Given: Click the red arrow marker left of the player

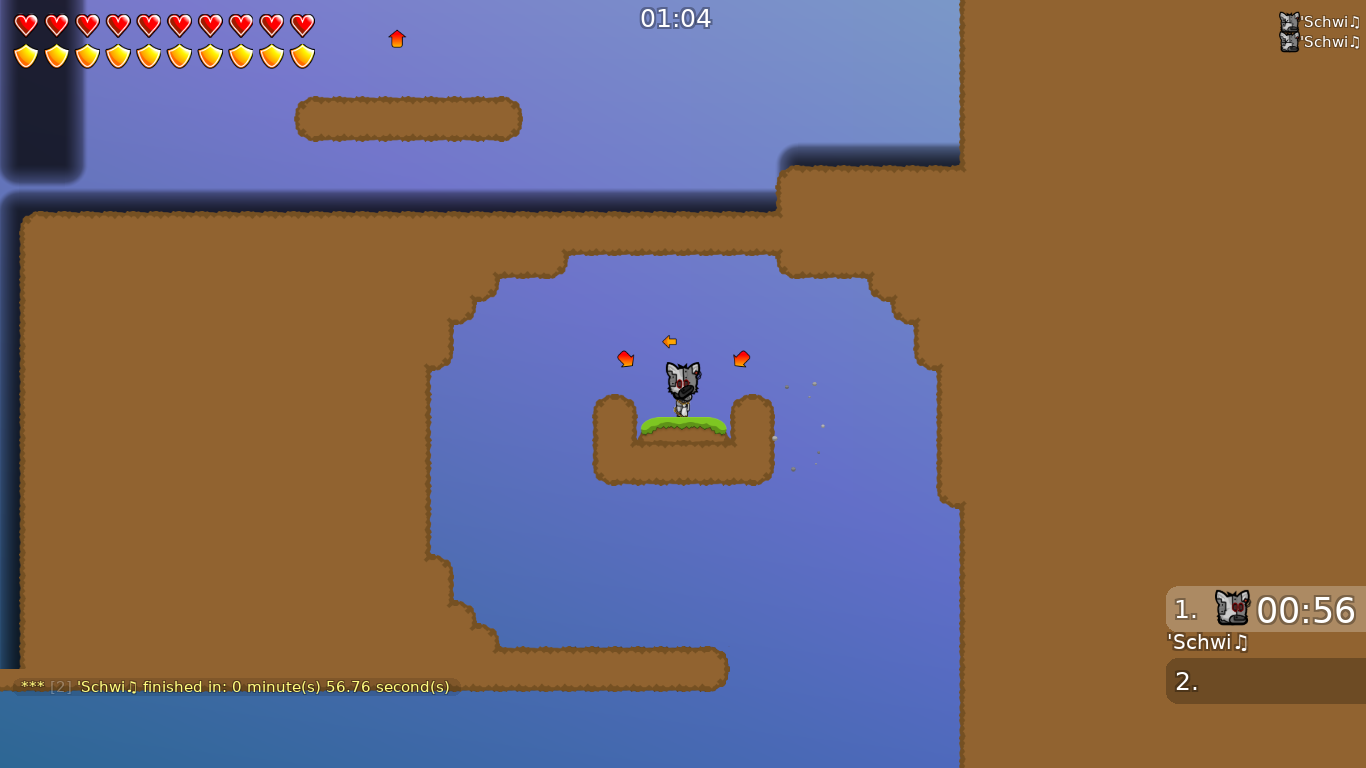Looking at the screenshot, I should pos(625,359).
